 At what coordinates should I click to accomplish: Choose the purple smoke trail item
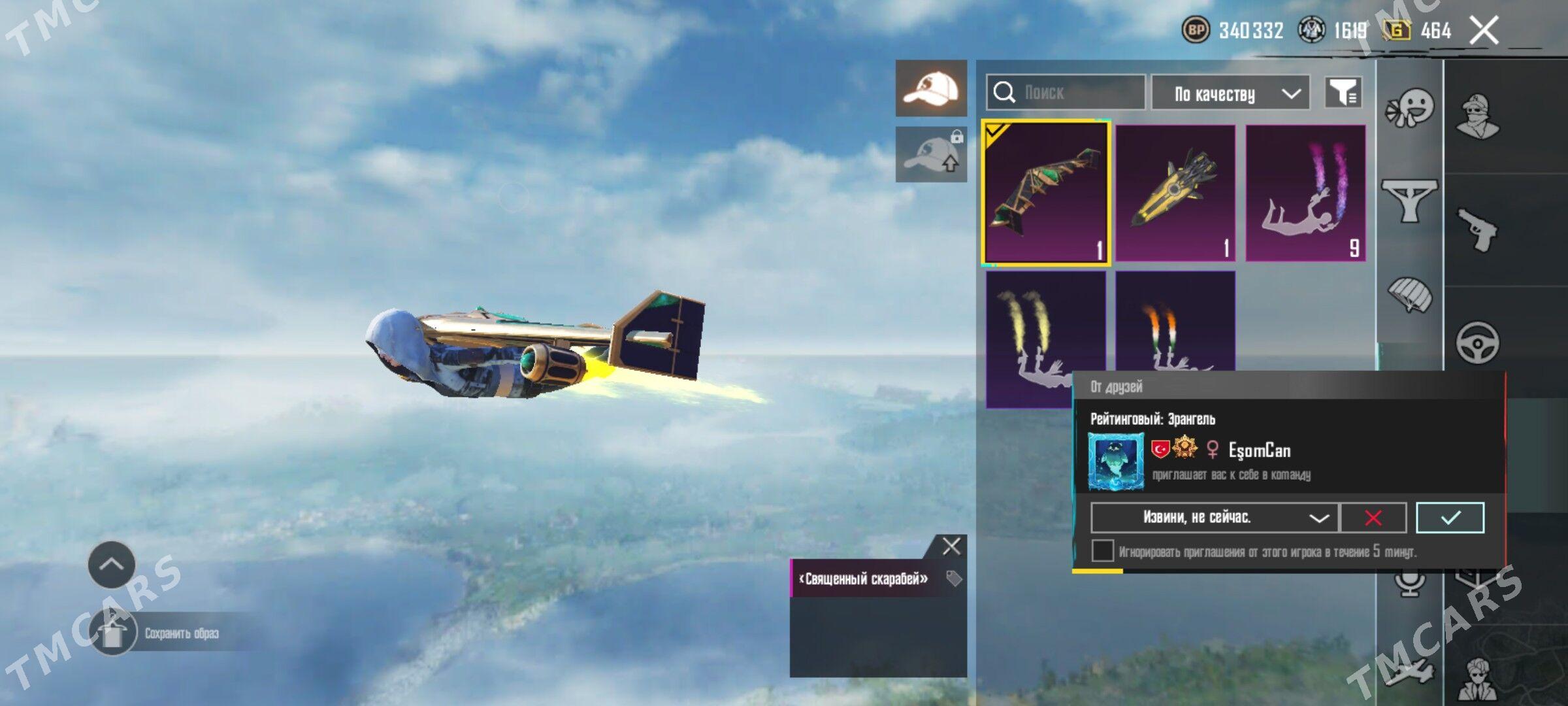(1305, 193)
